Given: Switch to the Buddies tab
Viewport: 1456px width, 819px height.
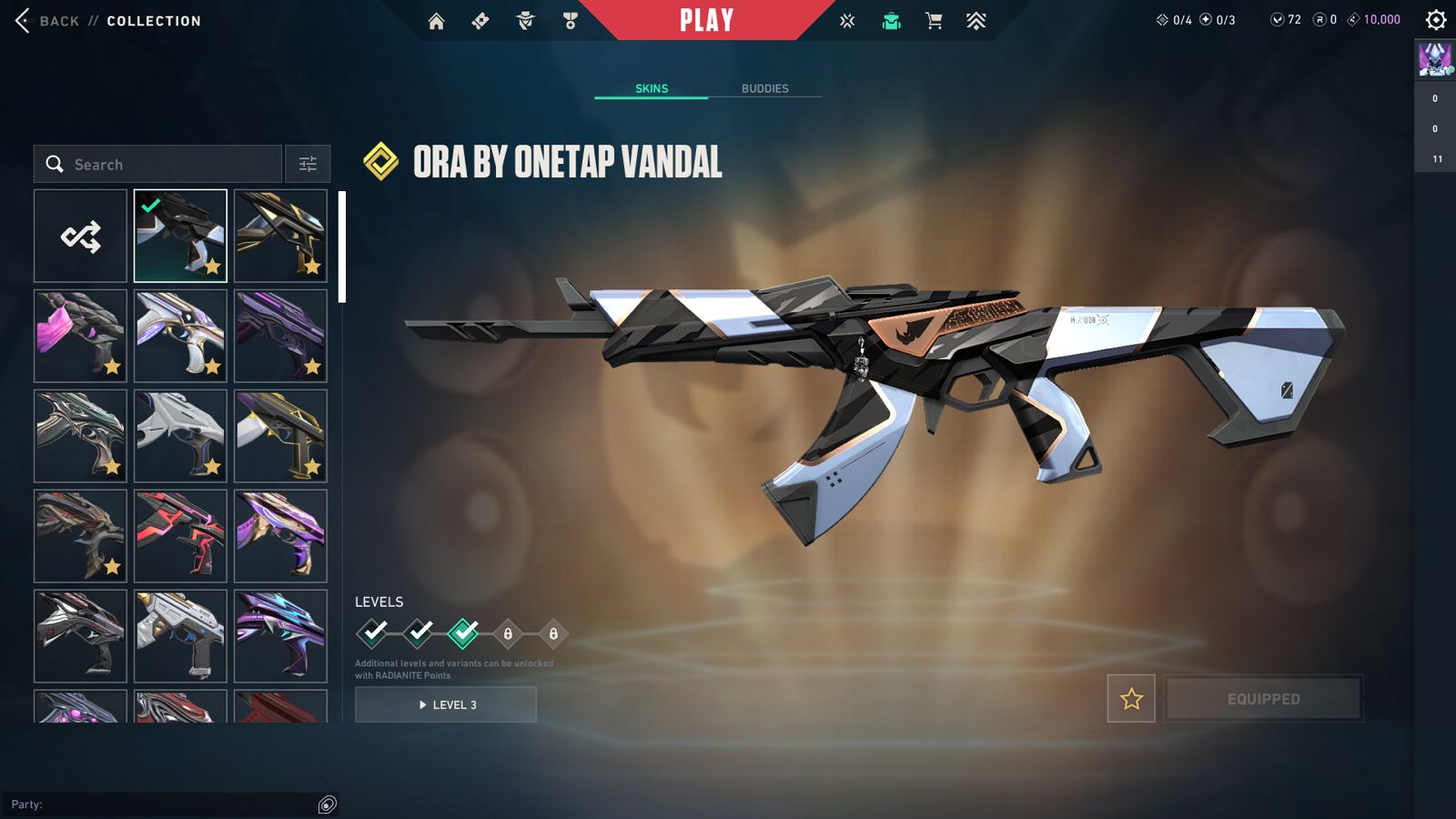Looking at the screenshot, I should [x=764, y=88].
